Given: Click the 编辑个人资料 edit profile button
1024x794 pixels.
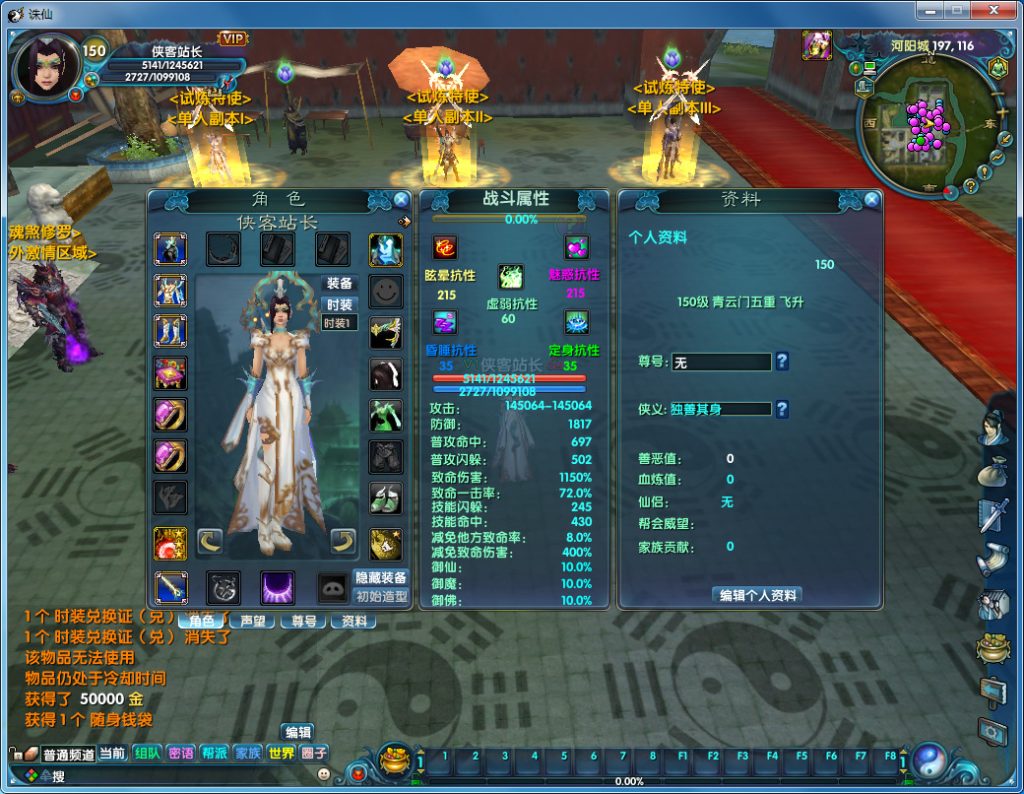Looking at the screenshot, I should pyautogui.click(x=756, y=594).
